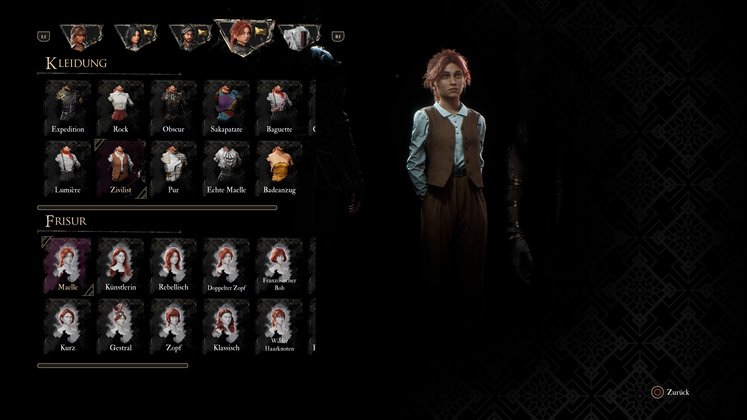Choose the Doppelter Zopf hairstyle
Viewport: 747px width, 420px height.
[227, 264]
